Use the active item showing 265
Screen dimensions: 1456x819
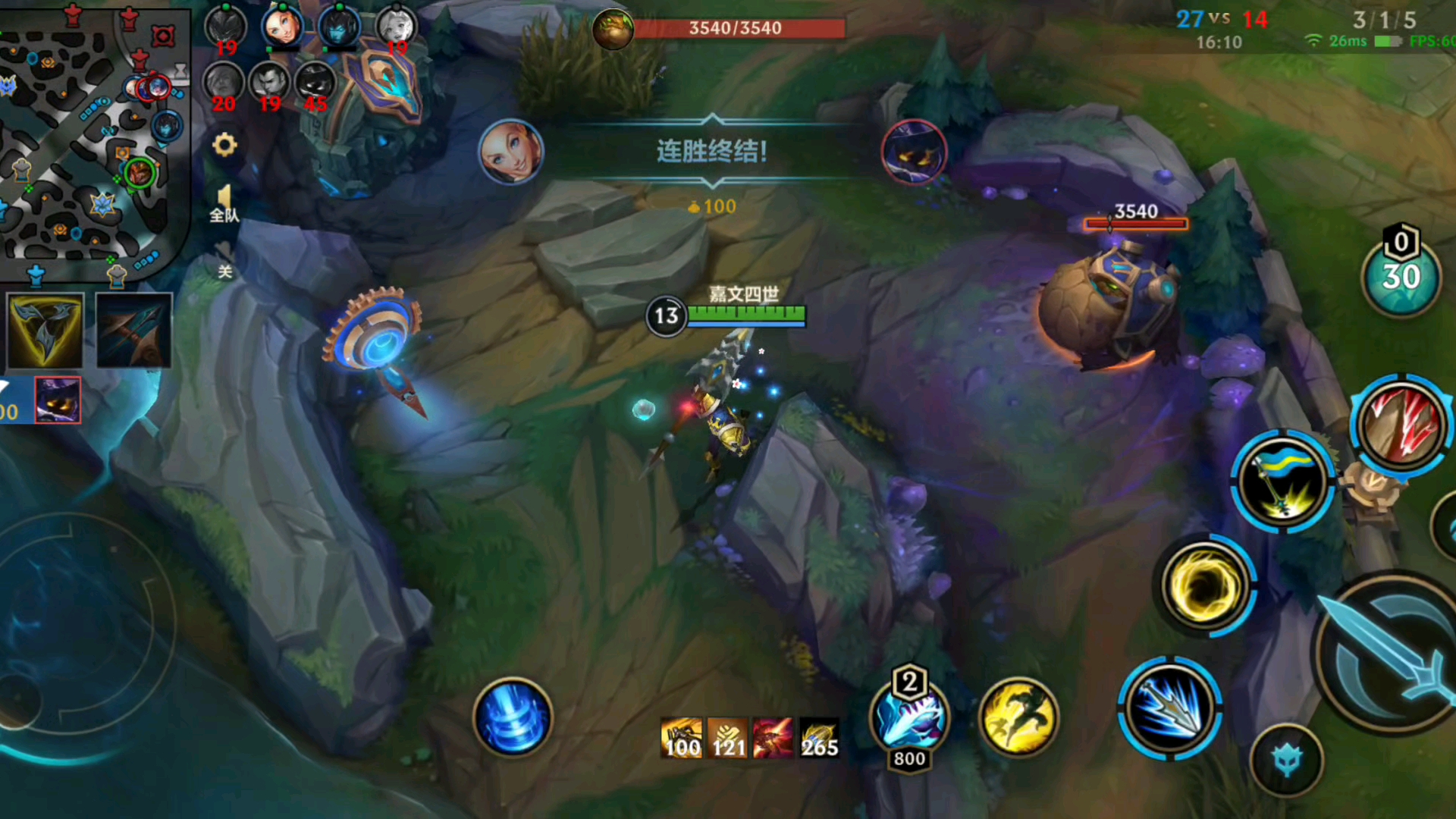click(x=819, y=738)
